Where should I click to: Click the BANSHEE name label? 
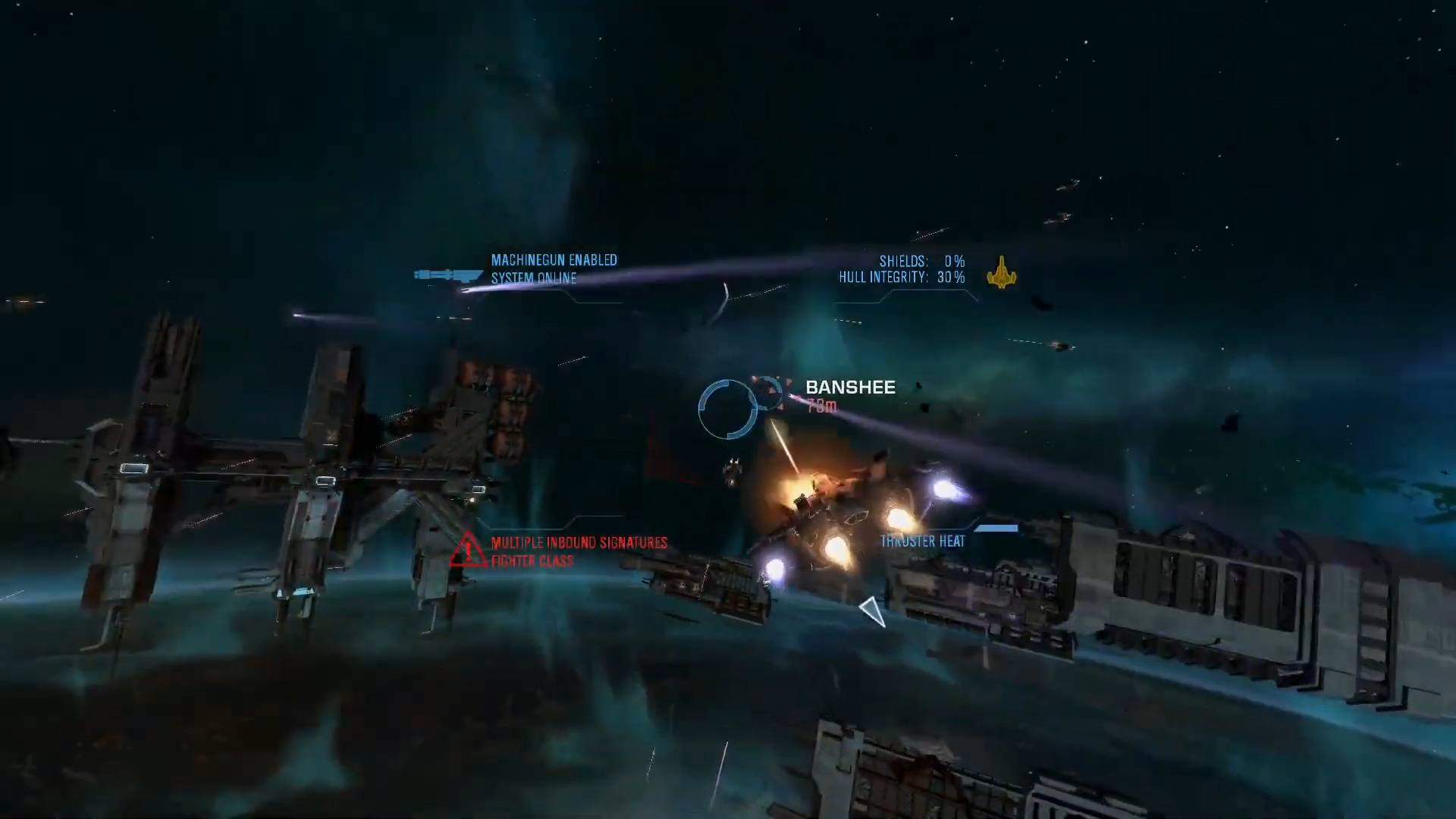(x=849, y=388)
